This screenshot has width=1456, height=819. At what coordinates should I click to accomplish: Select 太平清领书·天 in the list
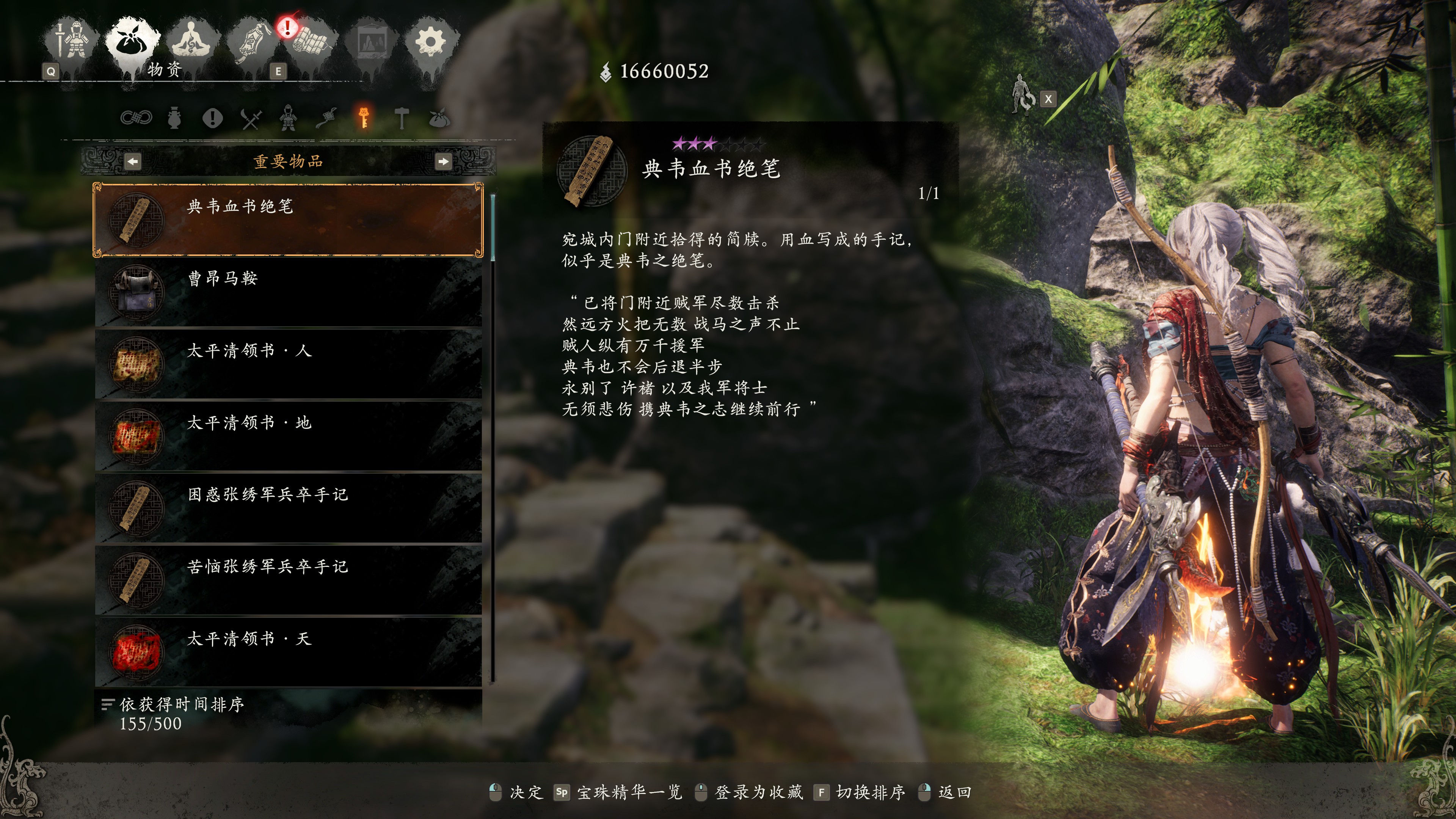(288, 652)
